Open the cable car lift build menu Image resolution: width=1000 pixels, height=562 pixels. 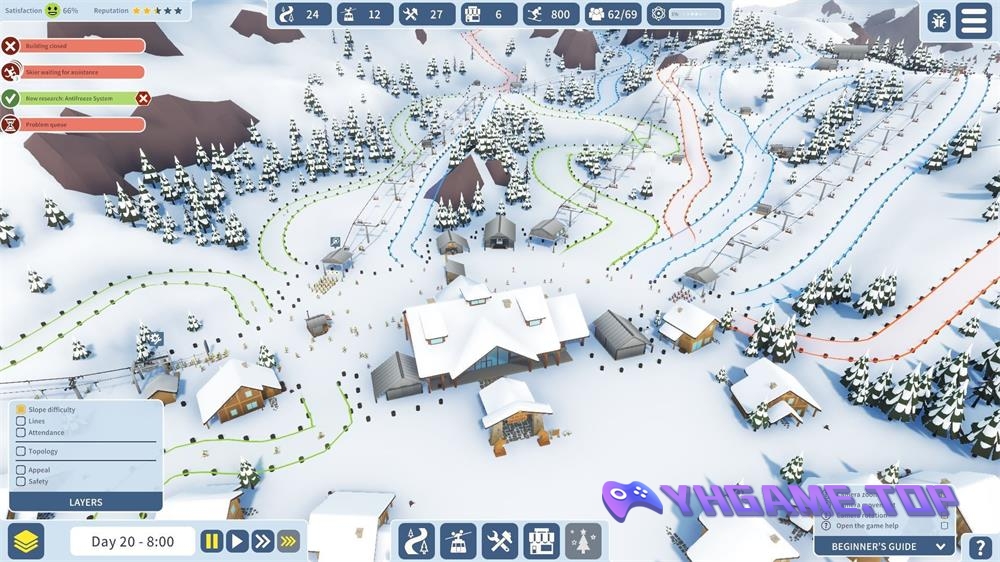click(x=458, y=541)
